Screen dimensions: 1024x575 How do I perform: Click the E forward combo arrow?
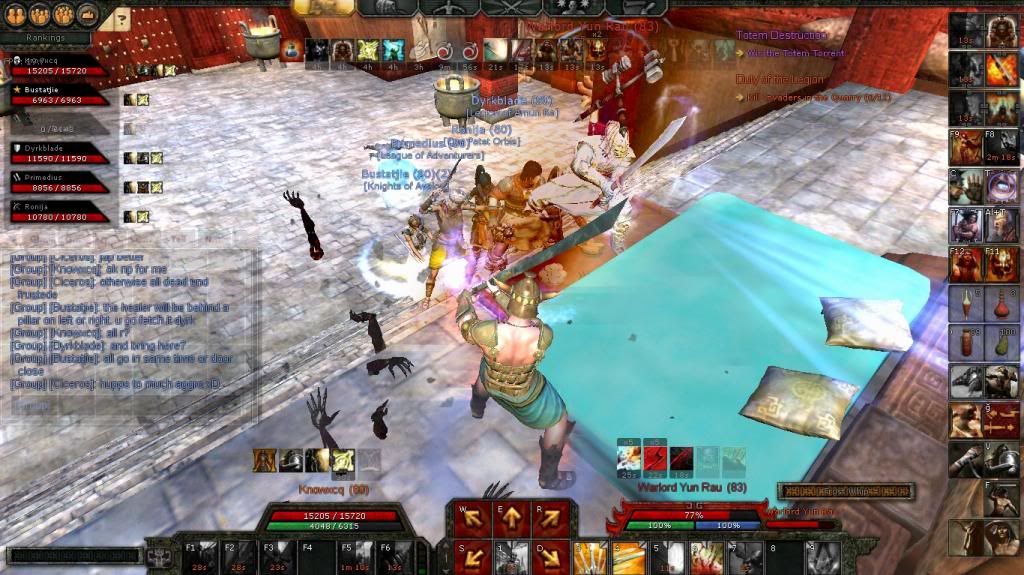pyautogui.click(x=509, y=518)
